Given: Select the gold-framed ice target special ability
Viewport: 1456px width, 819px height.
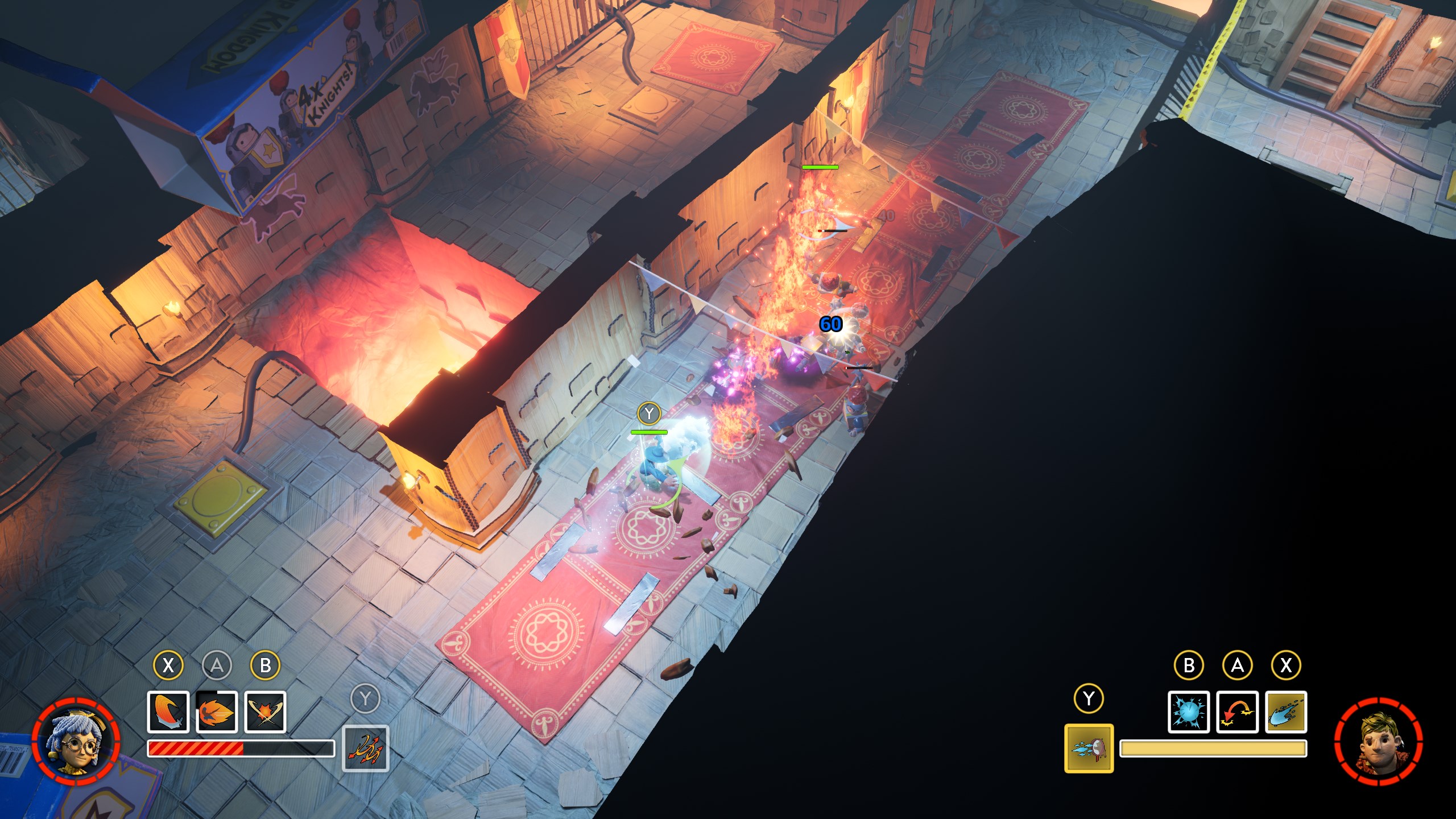Looking at the screenshot, I should pos(1089,748).
